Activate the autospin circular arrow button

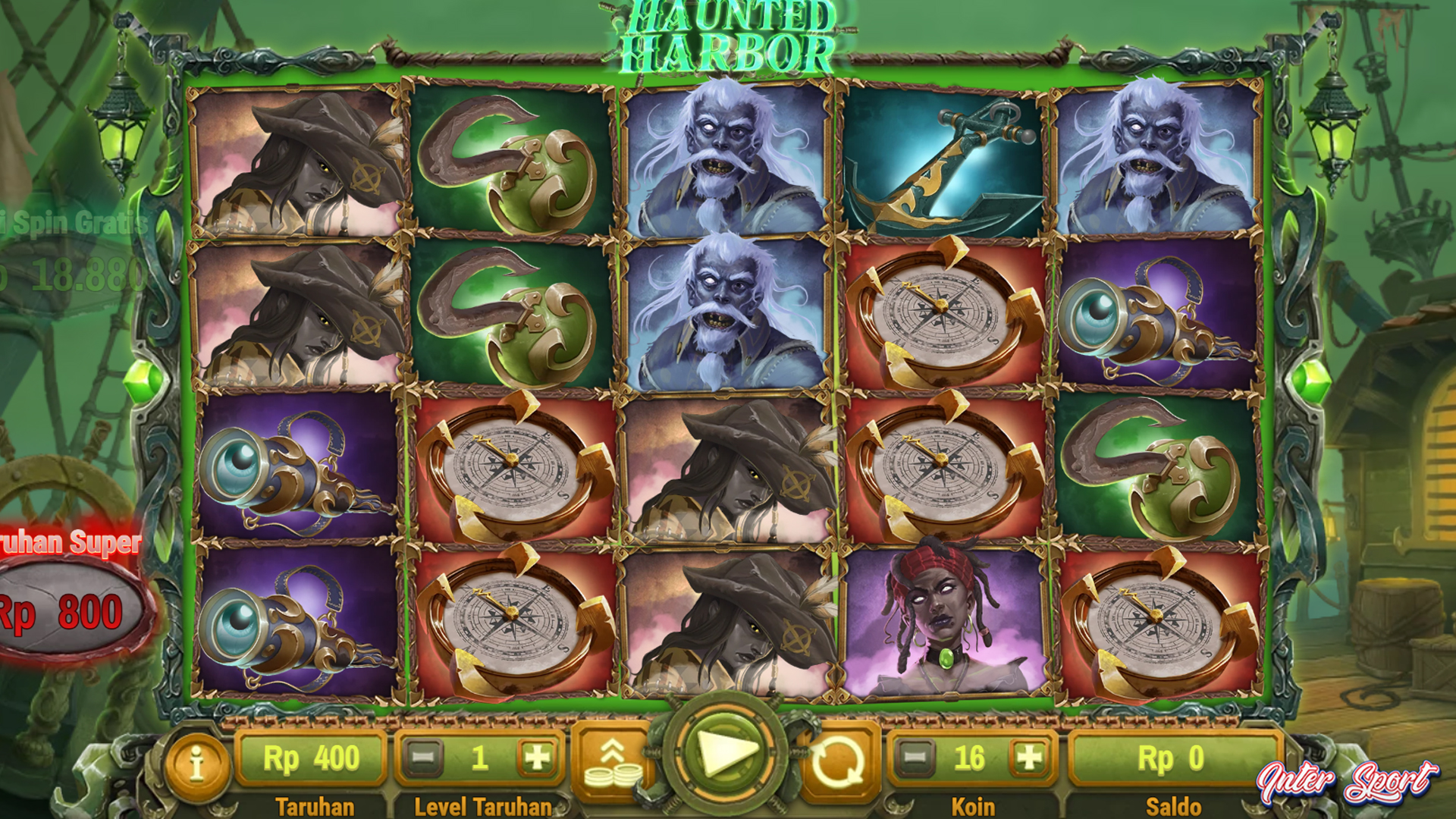coord(839,761)
